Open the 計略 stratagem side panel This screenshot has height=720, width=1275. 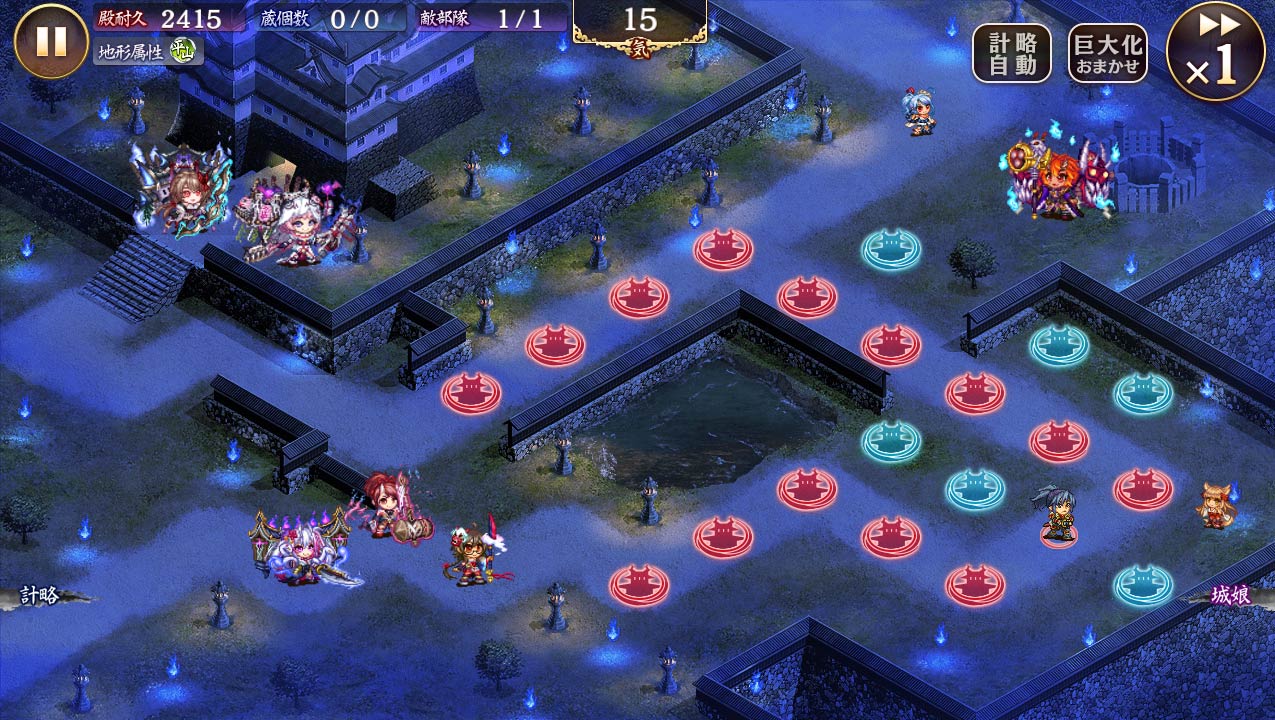pos(42,596)
